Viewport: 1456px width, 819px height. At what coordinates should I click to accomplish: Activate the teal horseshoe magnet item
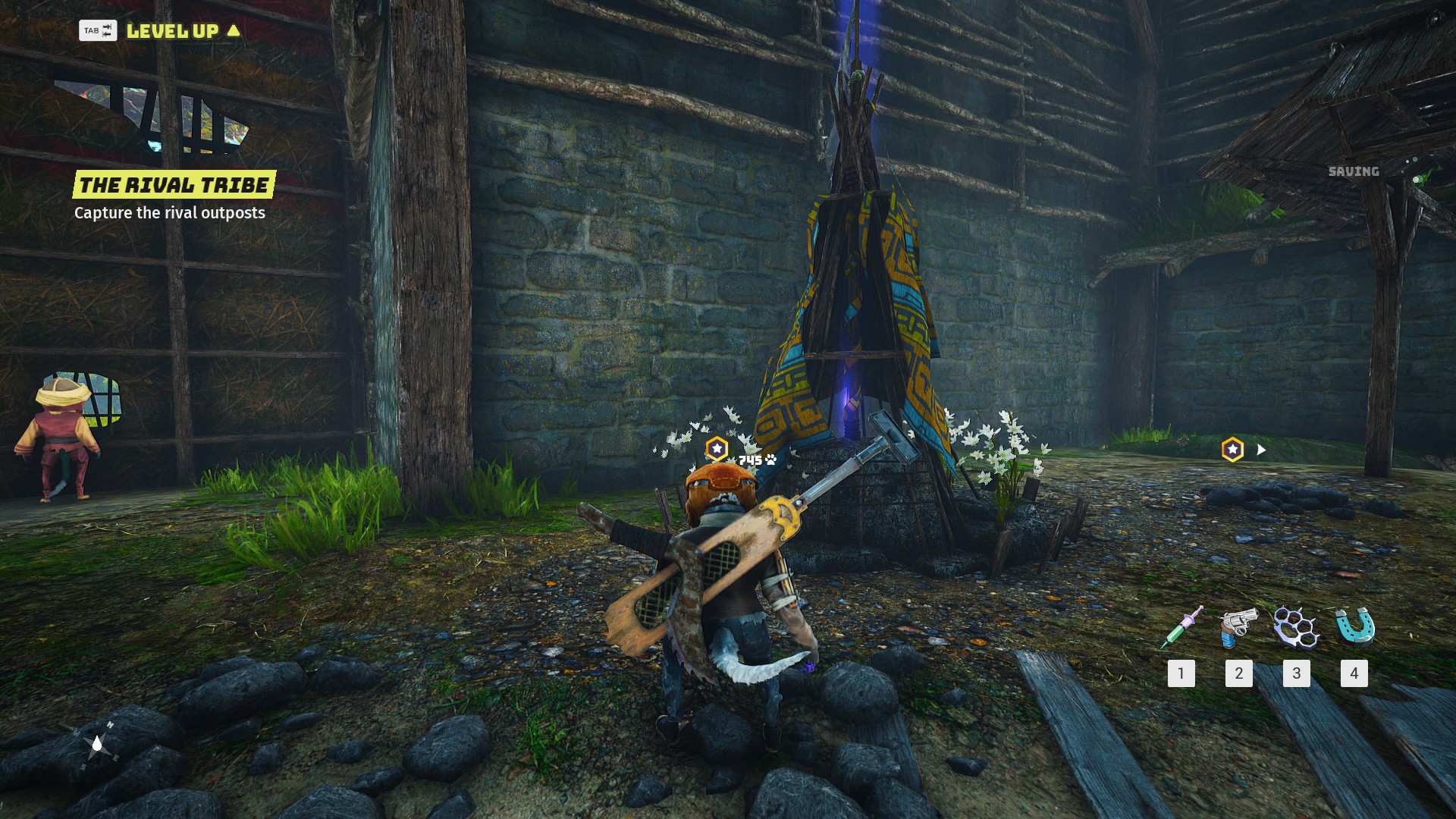tap(1354, 628)
